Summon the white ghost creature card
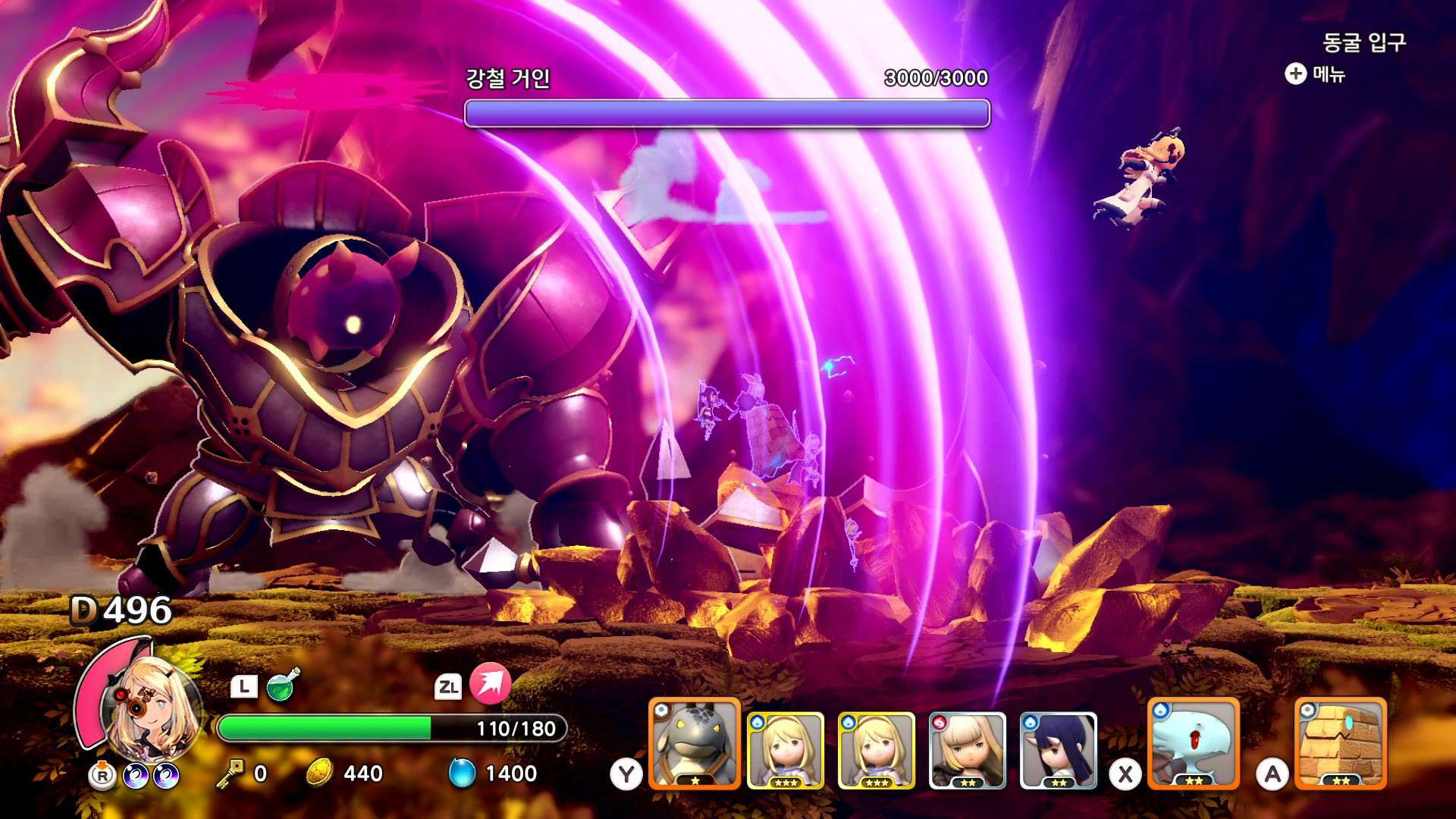This screenshot has width=1456, height=819. point(1194,744)
